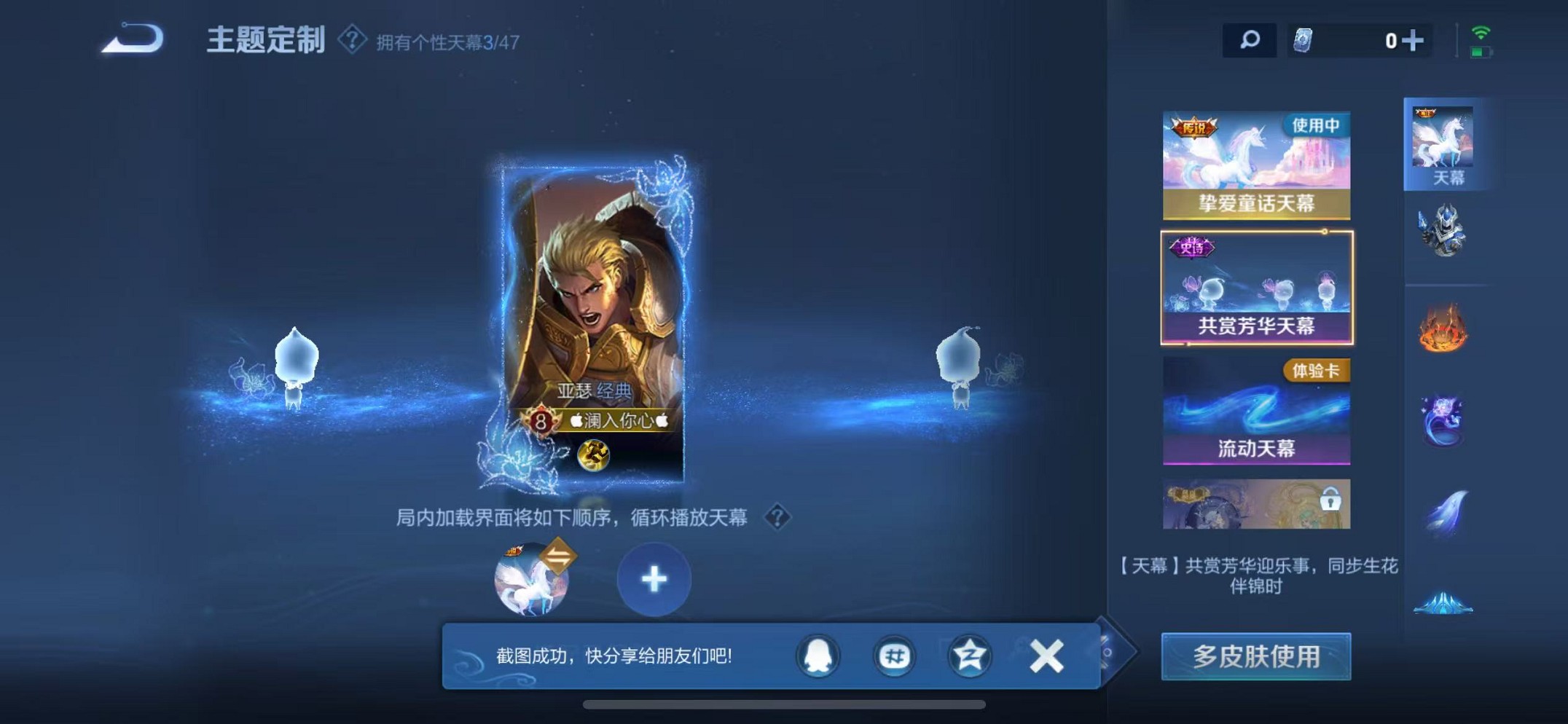The height and width of the screenshot is (724, 1568).
Task: Add a skybox using the plus circle
Action: pos(654,579)
